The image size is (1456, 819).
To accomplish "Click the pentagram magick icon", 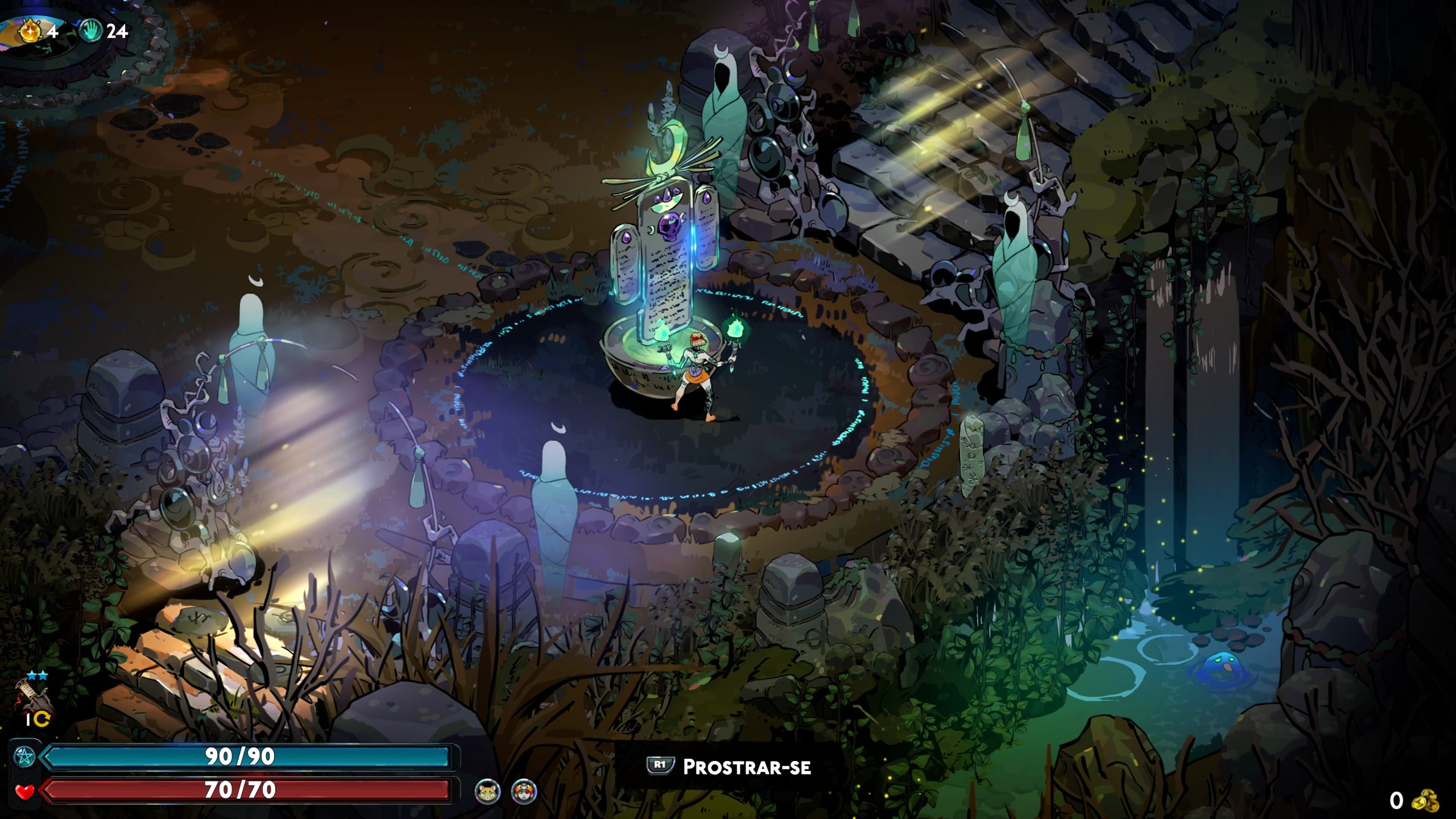I will 24,757.
